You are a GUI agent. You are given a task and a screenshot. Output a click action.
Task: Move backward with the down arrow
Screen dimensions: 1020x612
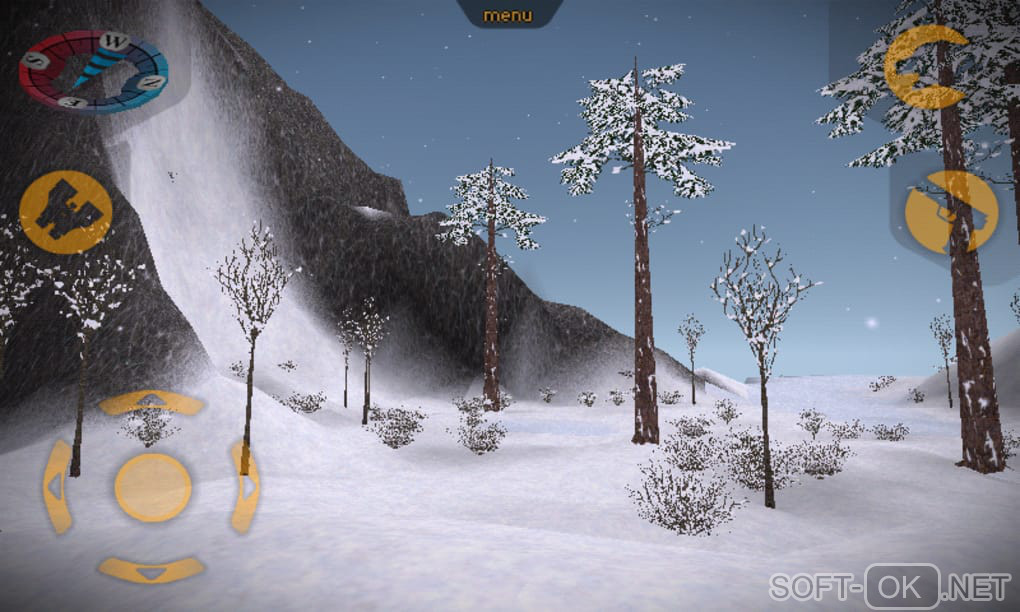point(151,571)
